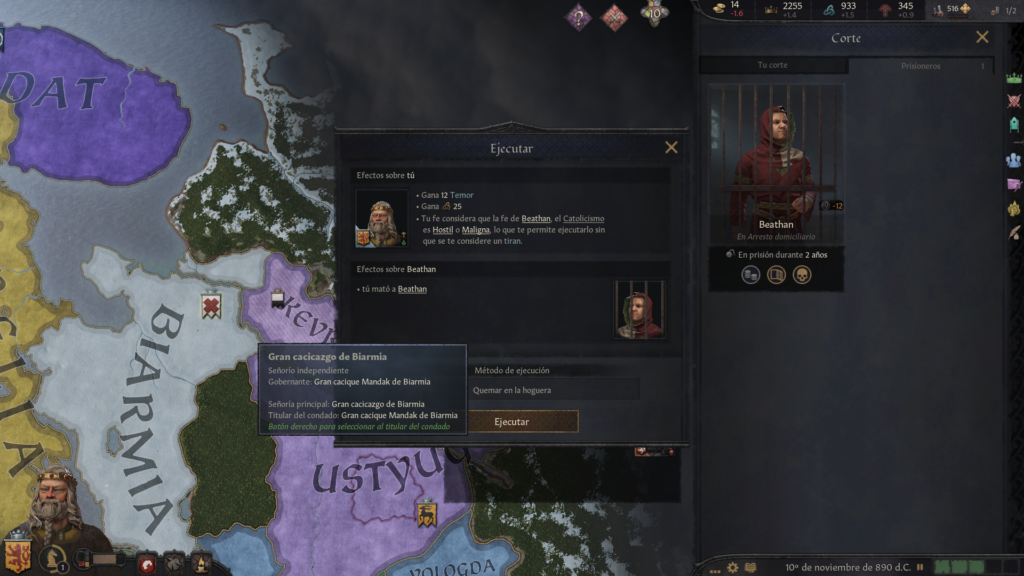Toggle the game pause button by date
Image resolution: width=1024 pixels, height=576 pixels.
[919, 567]
